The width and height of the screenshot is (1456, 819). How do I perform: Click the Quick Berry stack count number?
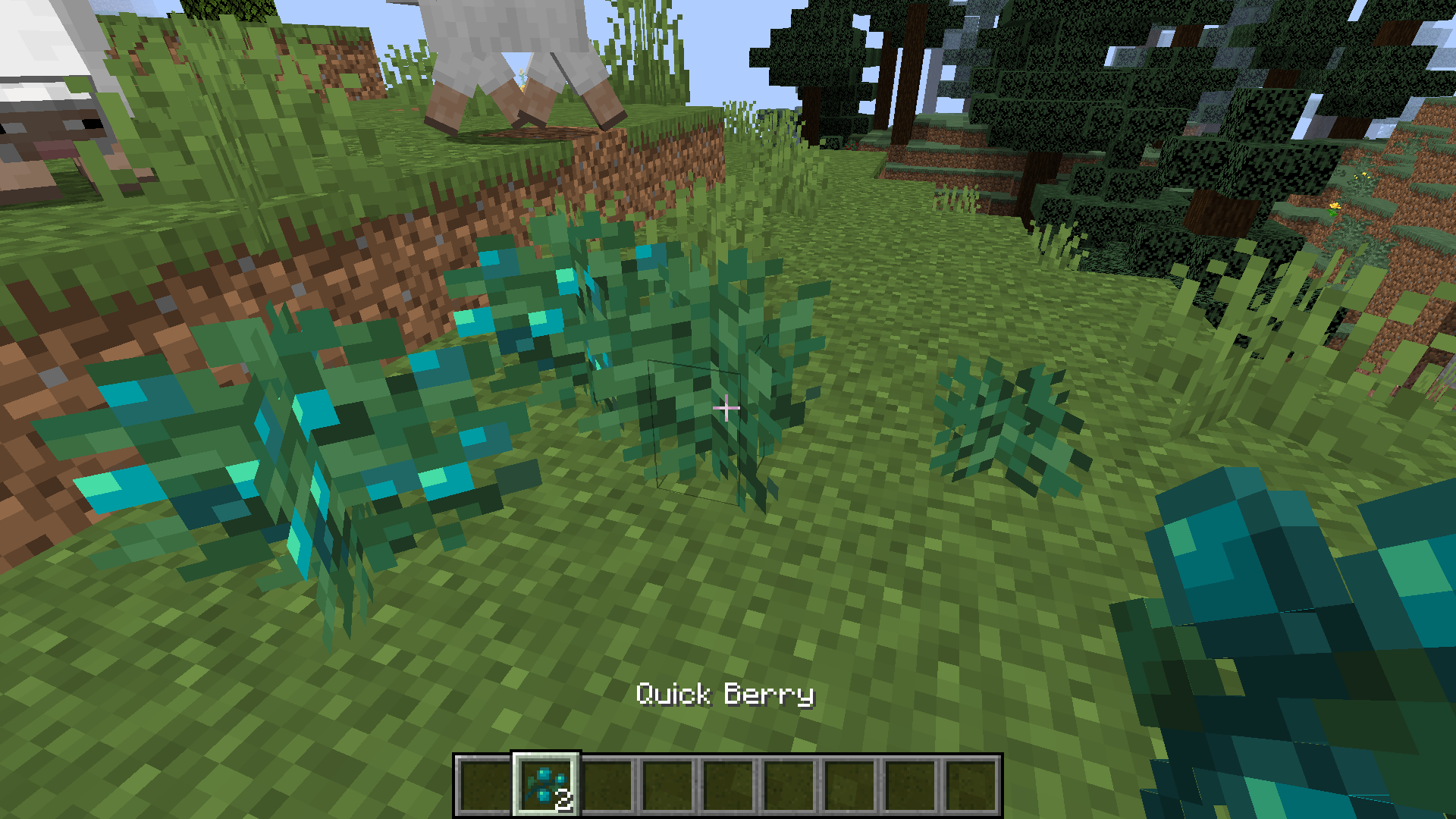click(563, 799)
